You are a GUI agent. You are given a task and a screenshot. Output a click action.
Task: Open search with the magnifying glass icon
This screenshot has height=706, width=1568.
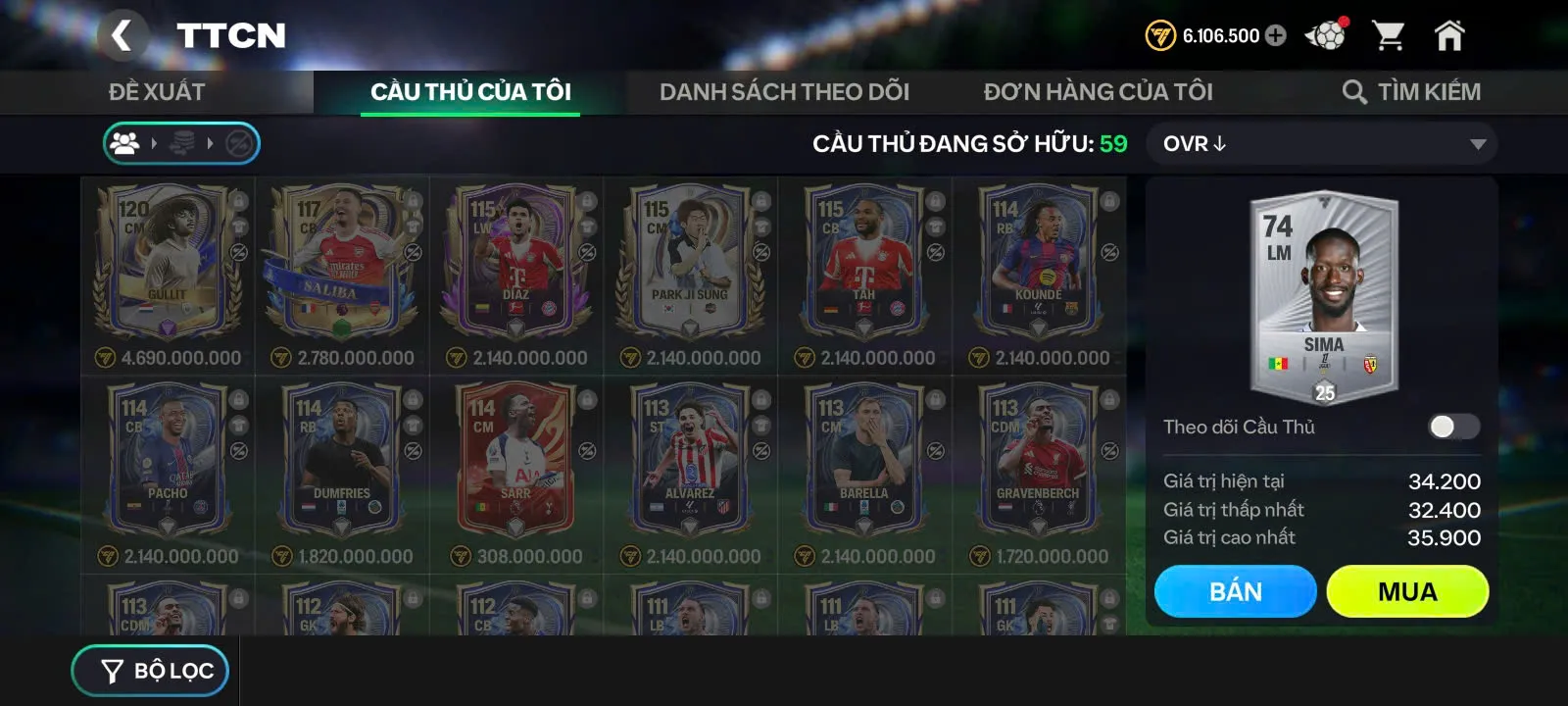pos(1355,92)
